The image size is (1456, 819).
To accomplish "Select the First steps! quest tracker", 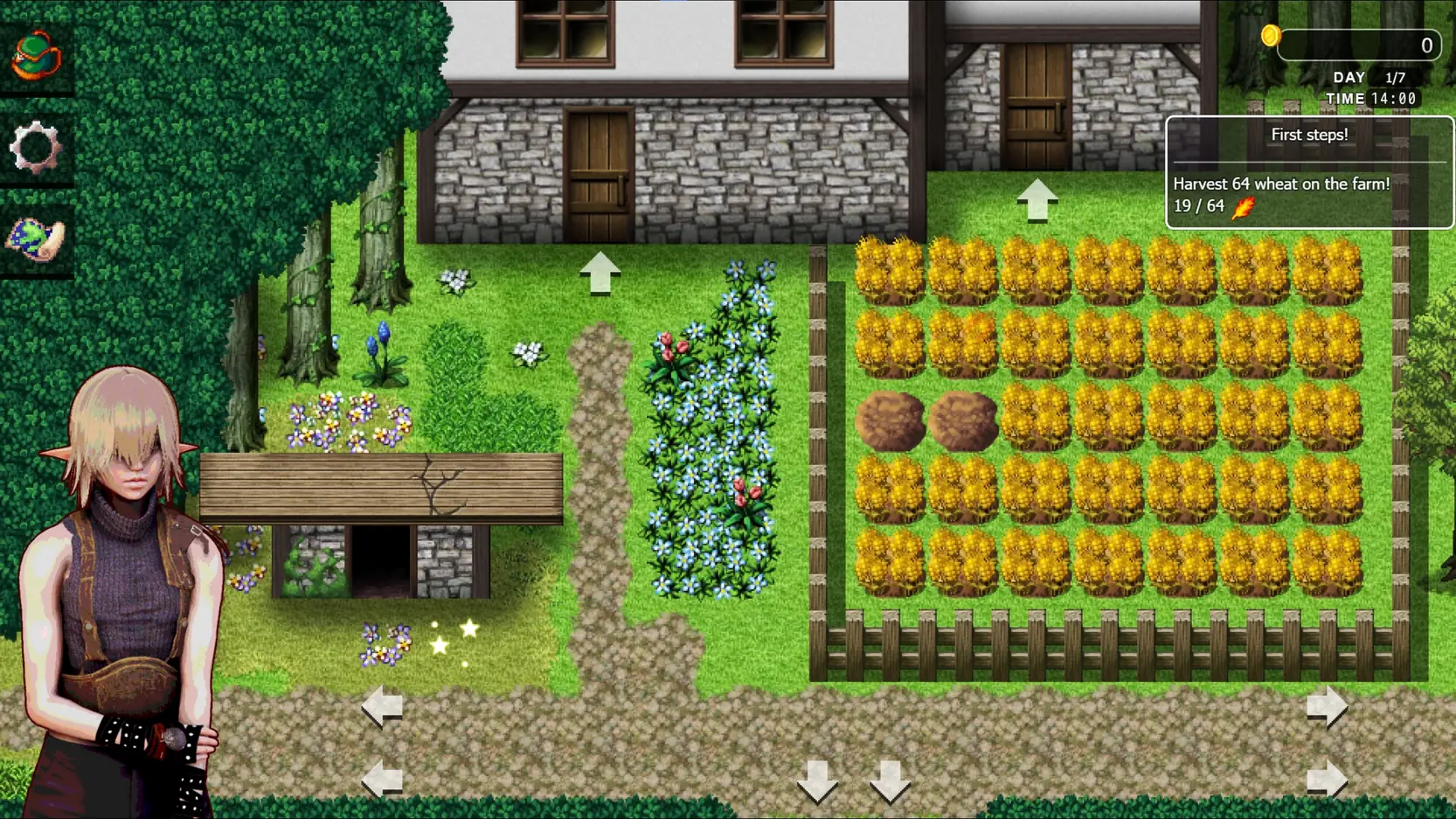I will point(1308,172).
